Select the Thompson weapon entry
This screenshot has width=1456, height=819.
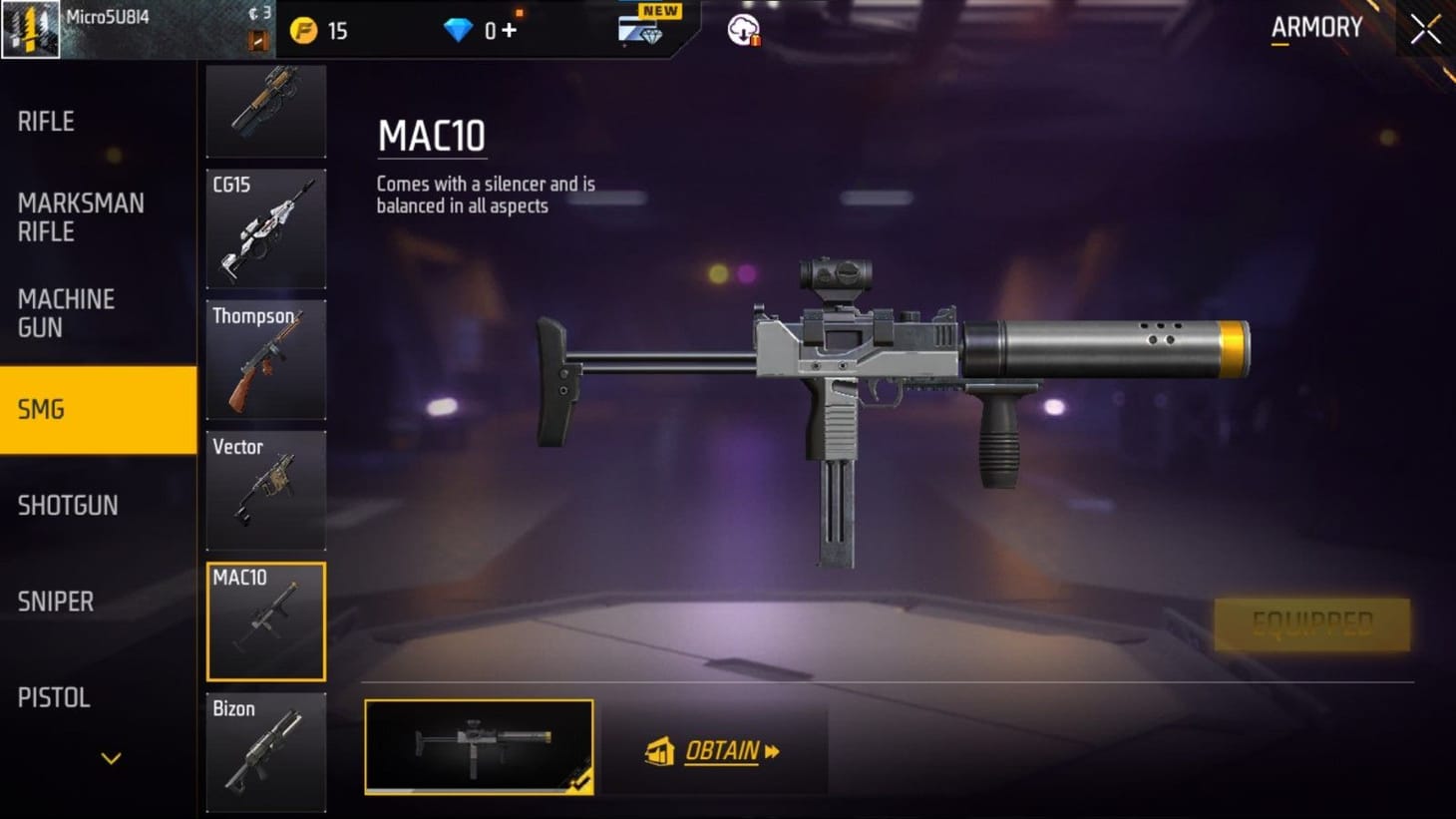coord(265,361)
